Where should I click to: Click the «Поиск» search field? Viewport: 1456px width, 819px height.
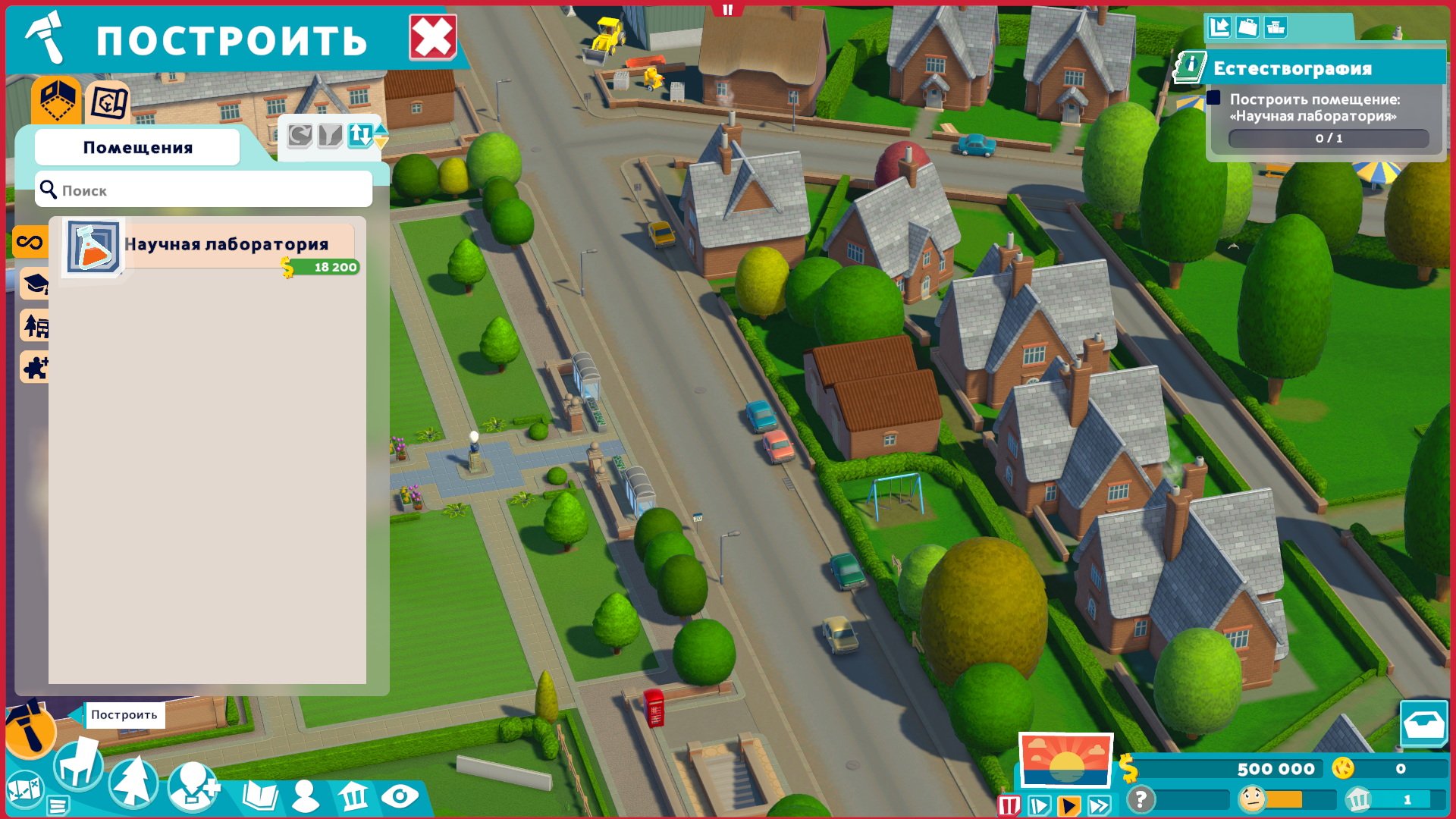(203, 190)
